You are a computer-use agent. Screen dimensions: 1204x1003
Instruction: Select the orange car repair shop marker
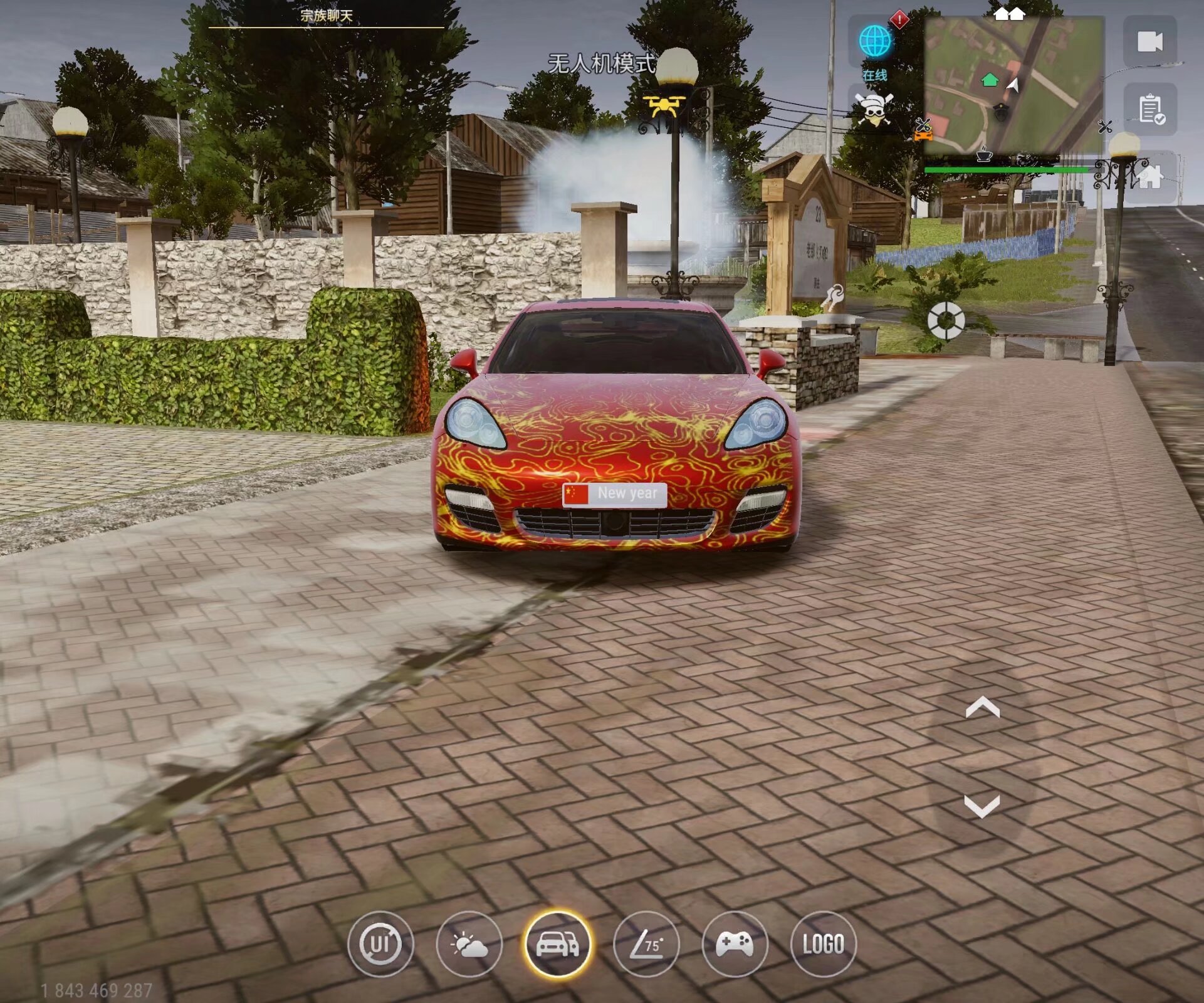(x=923, y=130)
